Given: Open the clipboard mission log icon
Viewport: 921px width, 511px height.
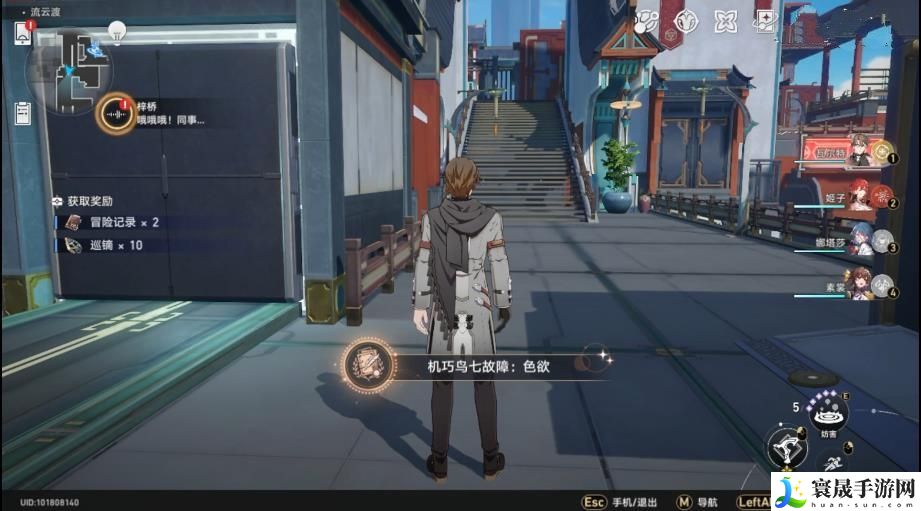Looking at the screenshot, I should click(22, 112).
